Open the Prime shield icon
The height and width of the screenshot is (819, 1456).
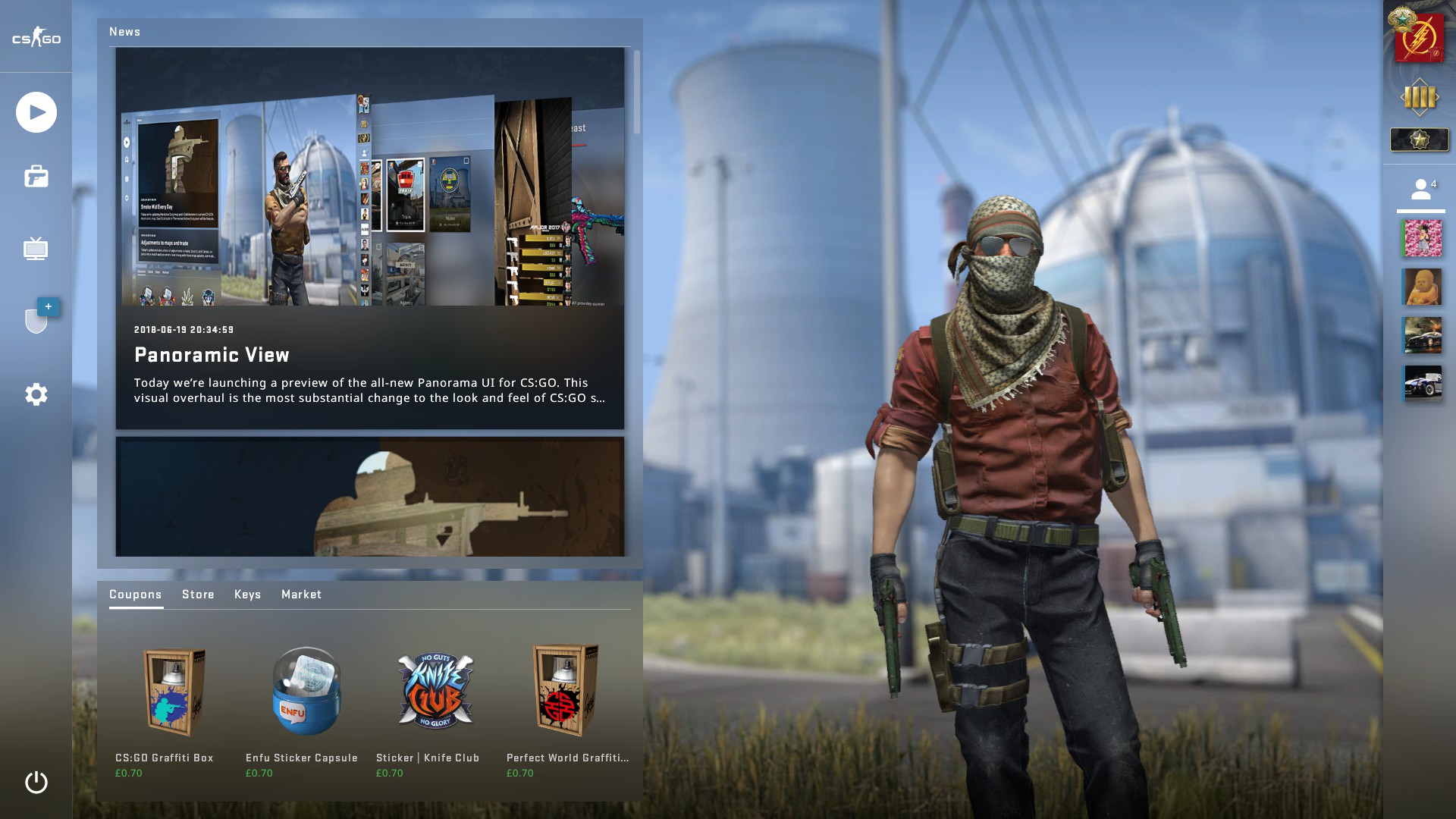coord(36,320)
